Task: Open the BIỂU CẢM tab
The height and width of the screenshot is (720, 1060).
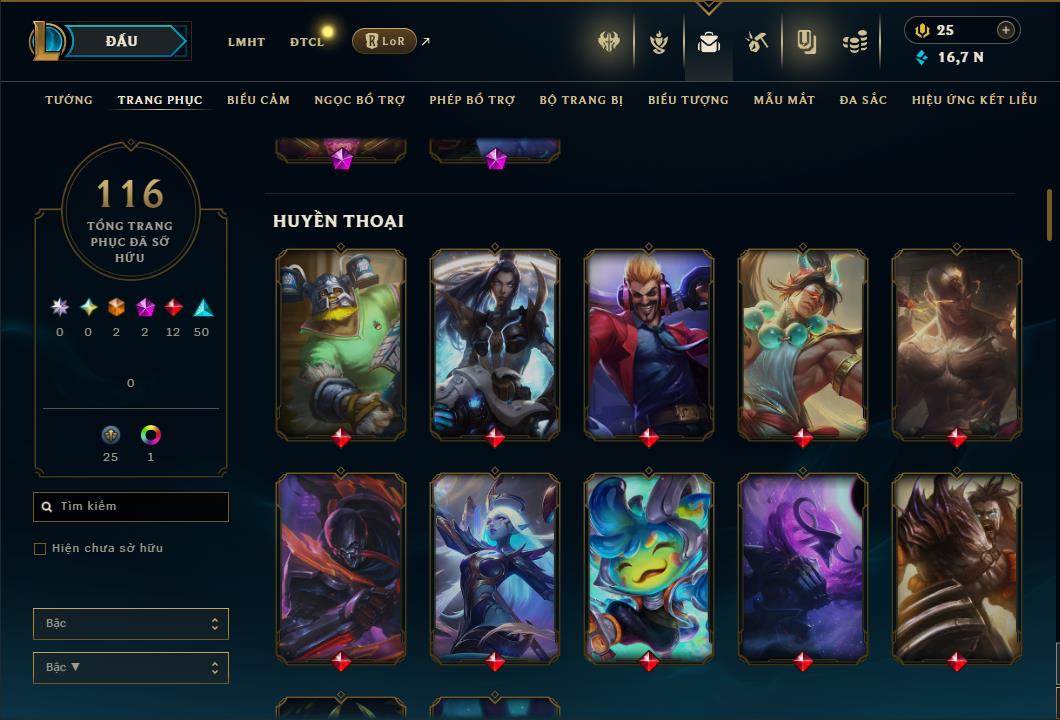Action: 258,100
